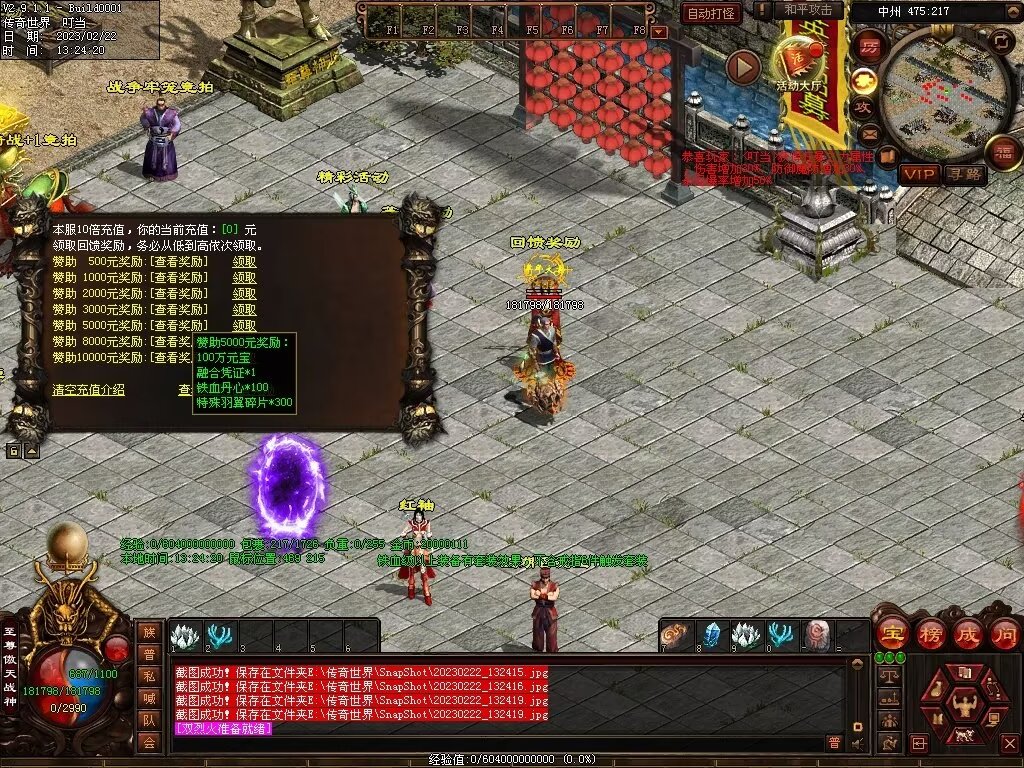This screenshot has width=1024, height=768.
Task: Click the round play arrow button
Action: 743,67
